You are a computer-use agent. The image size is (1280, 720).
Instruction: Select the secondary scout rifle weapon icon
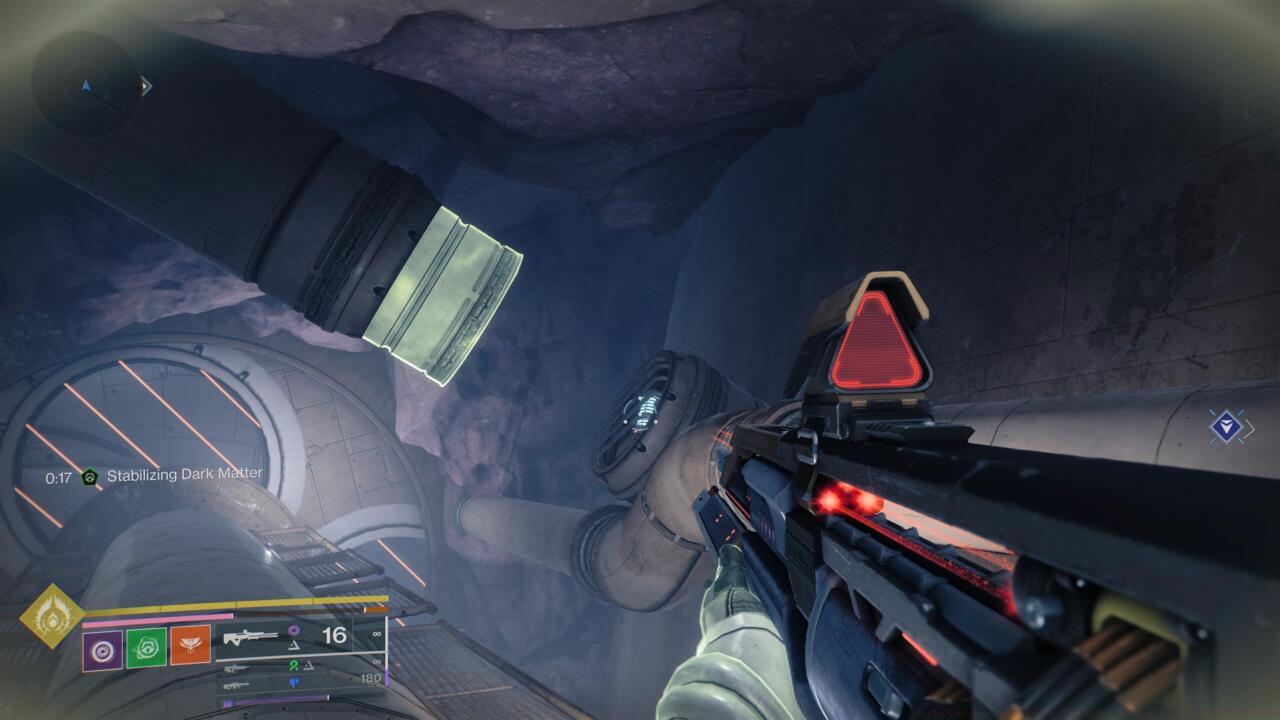237,669
